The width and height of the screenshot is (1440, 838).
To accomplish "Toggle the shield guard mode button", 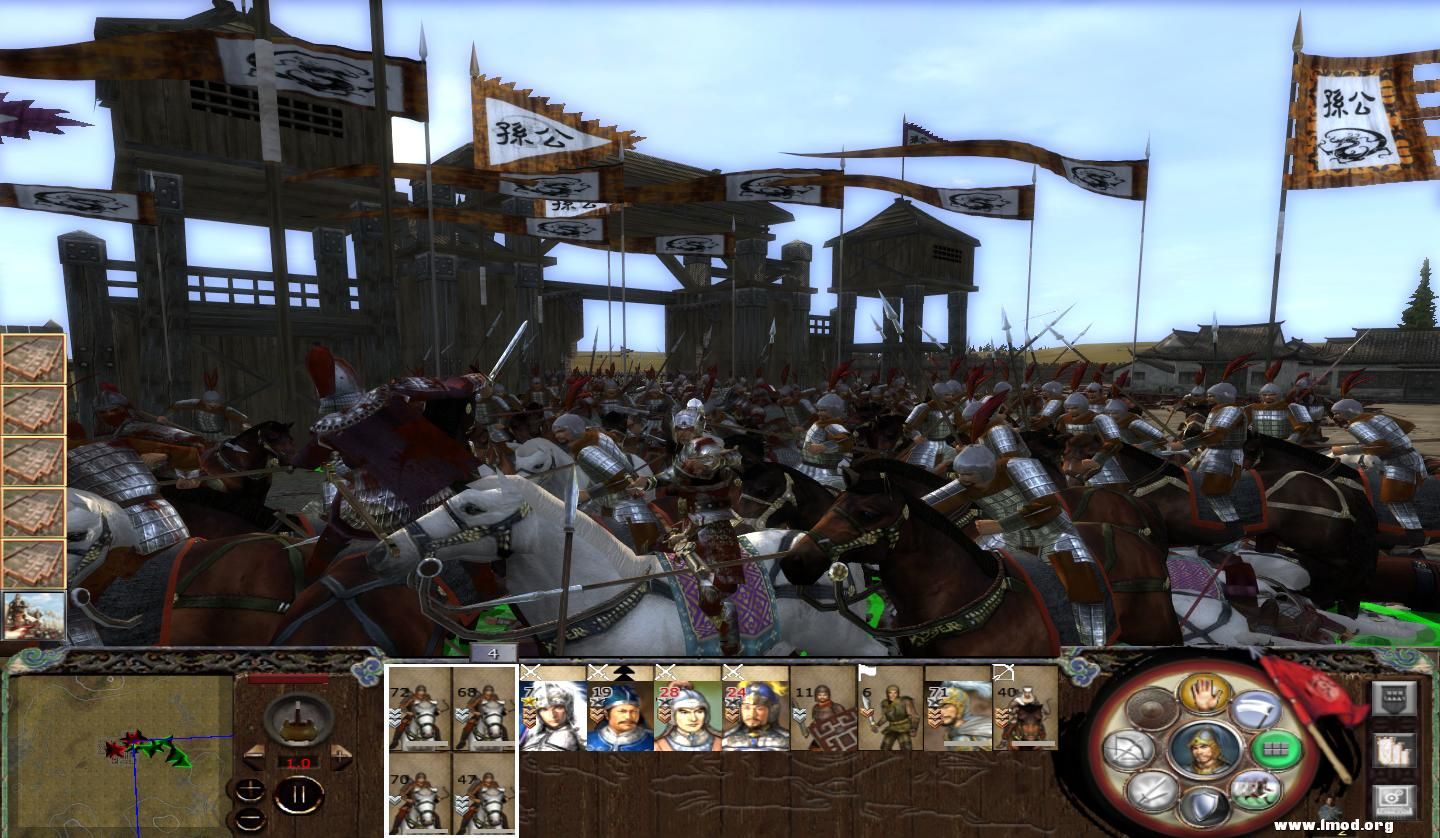I will pyautogui.click(x=1203, y=806).
